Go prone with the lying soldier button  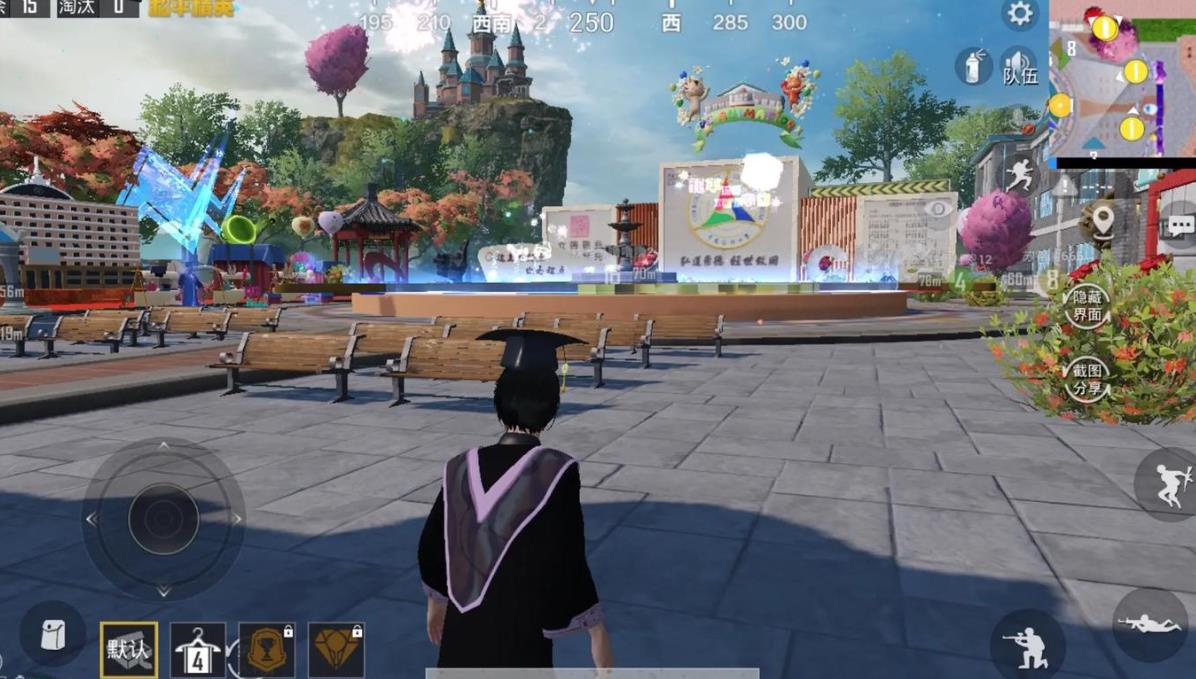coord(1151,623)
